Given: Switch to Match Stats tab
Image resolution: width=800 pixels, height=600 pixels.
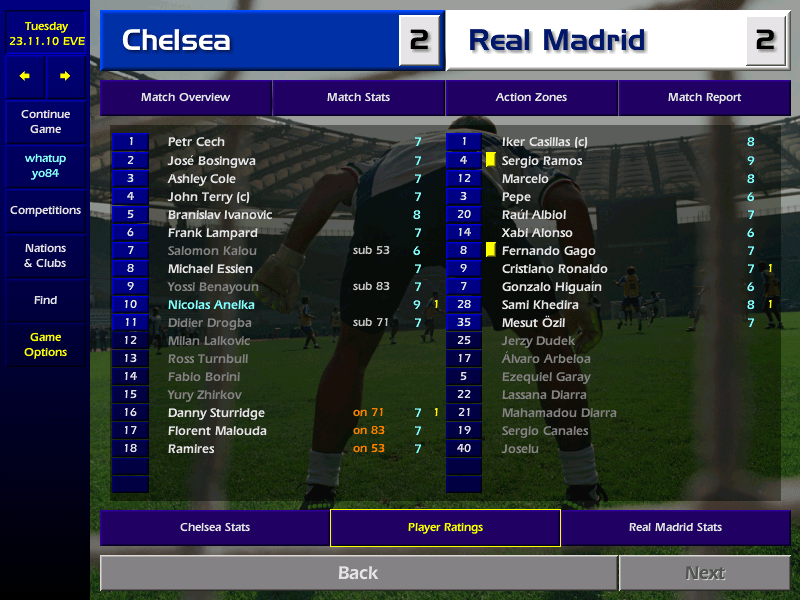Looking at the screenshot, I should [x=358, y=97].
